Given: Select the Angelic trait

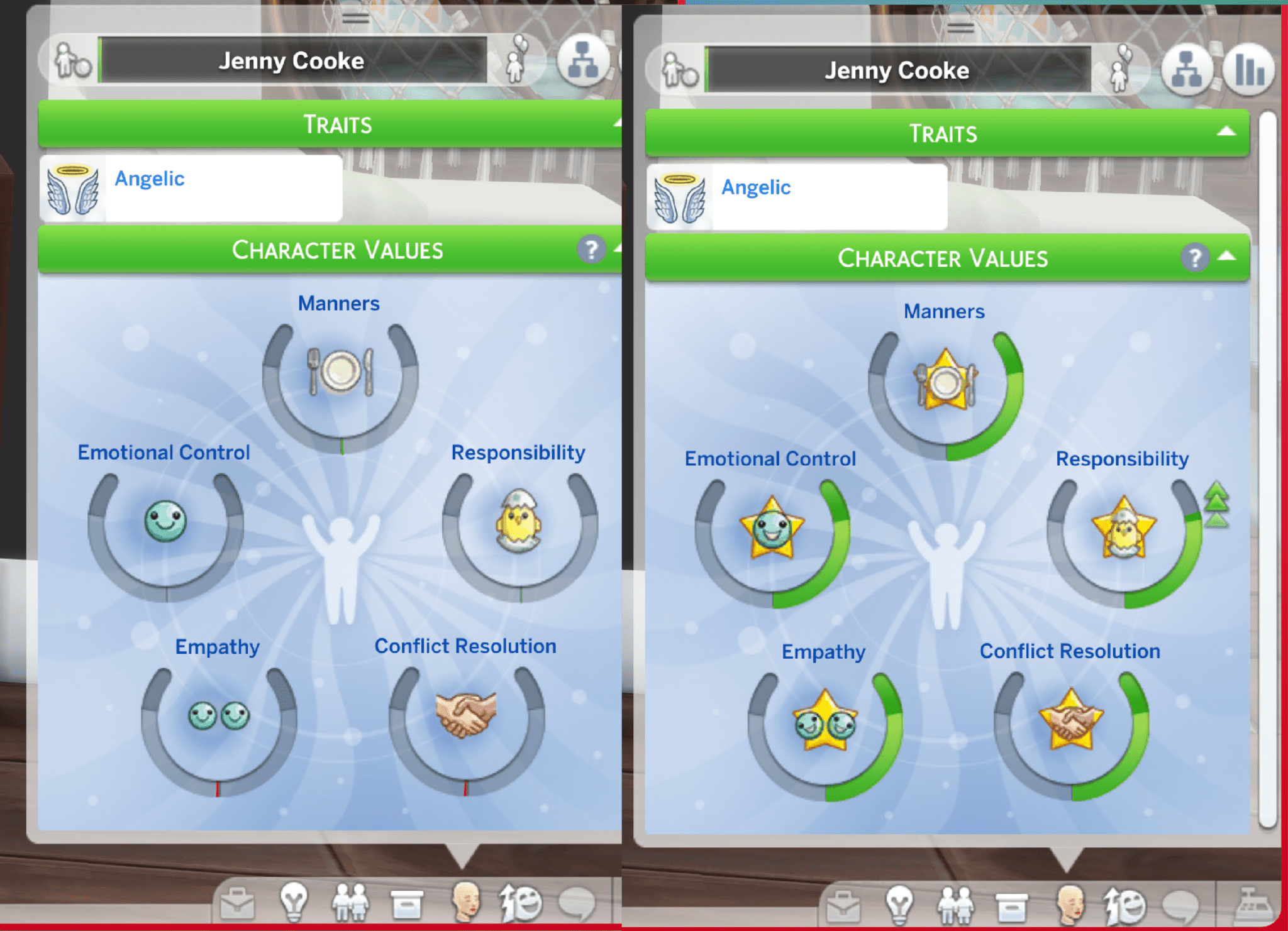Looking at the screenshot, I should click(x=149, y=179).
